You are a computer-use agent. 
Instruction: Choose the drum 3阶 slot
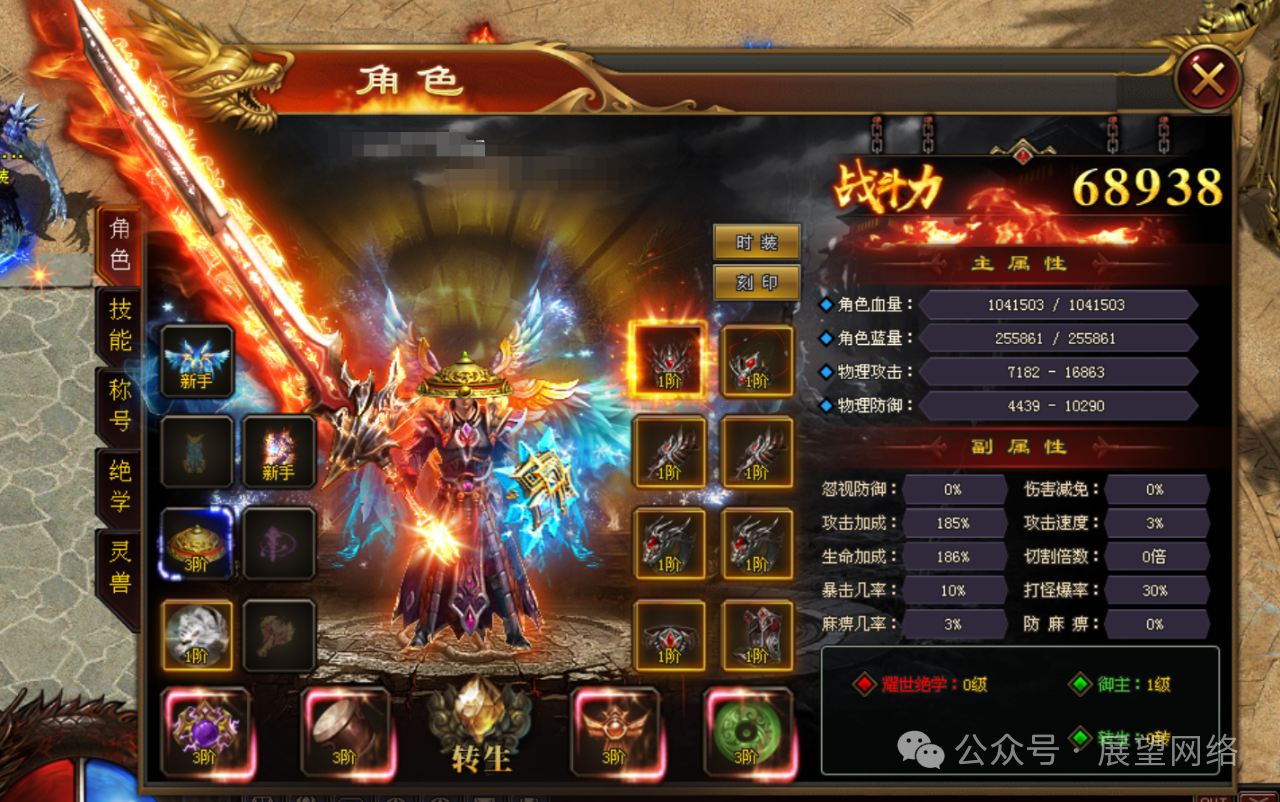tap(345, 732)
